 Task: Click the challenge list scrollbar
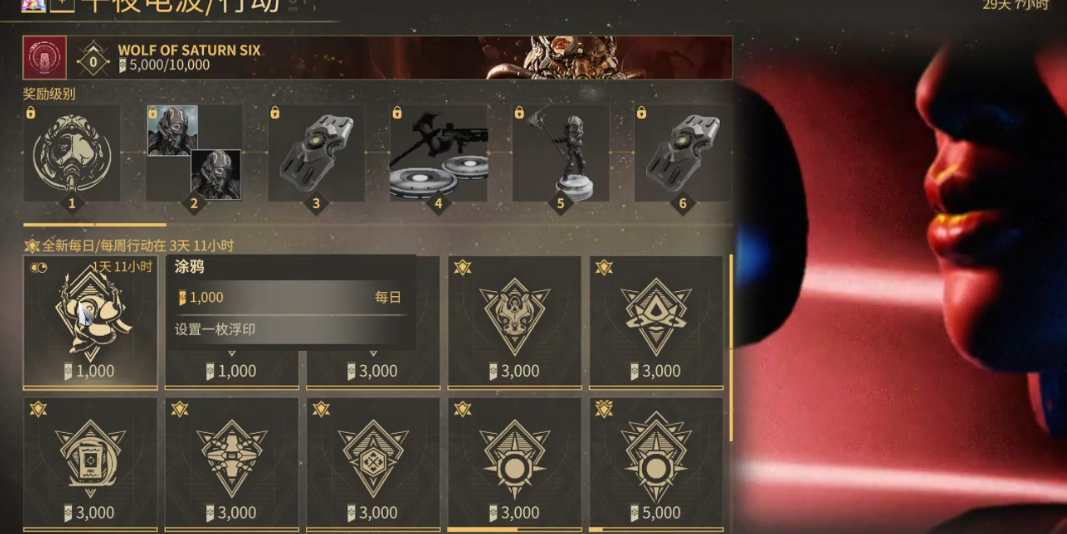pos(730,350)
